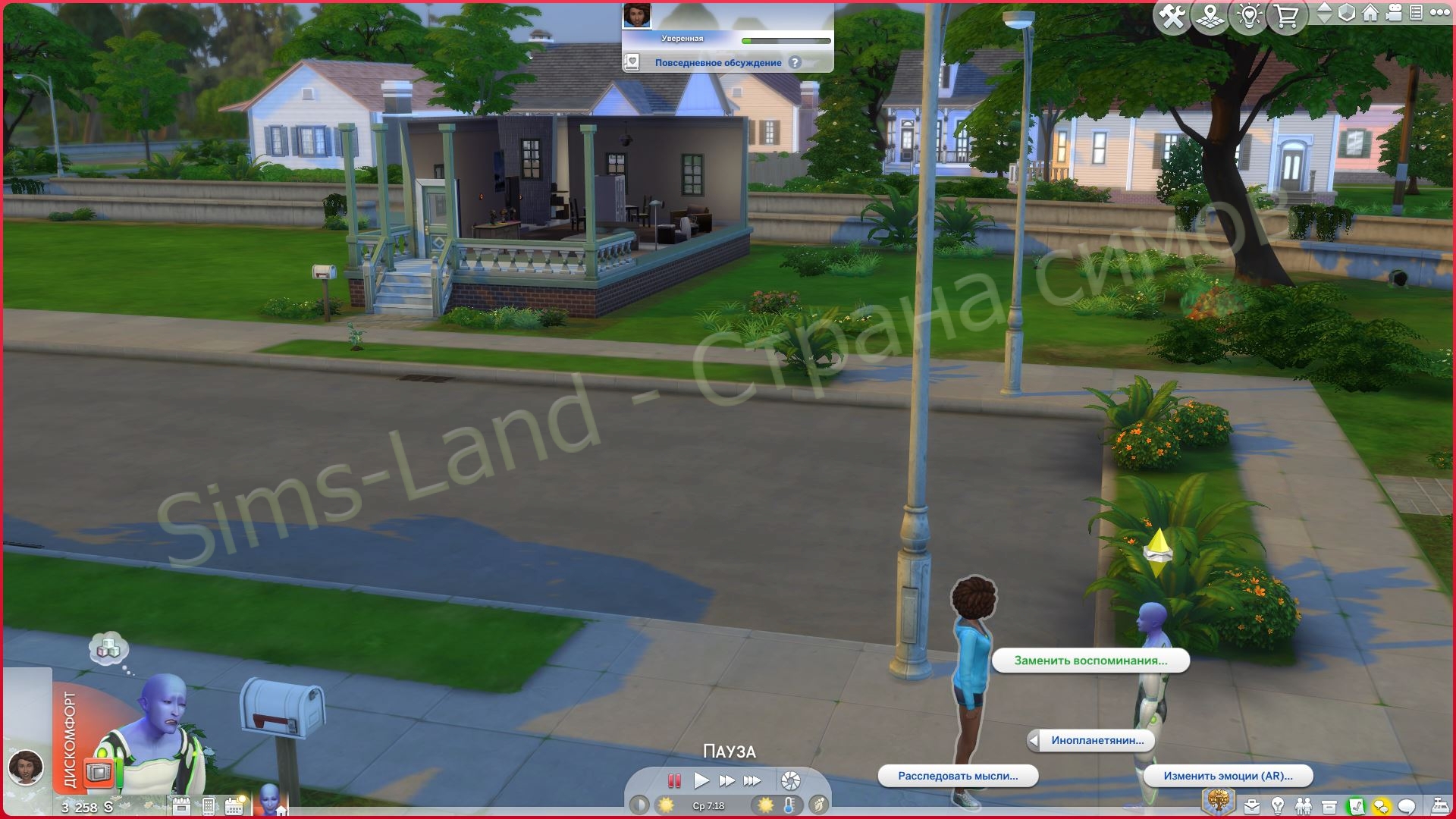Choose Расследовать мысли from the interaction menu
This screenshot has height=819, width=1456.
[x=958, y=776]
